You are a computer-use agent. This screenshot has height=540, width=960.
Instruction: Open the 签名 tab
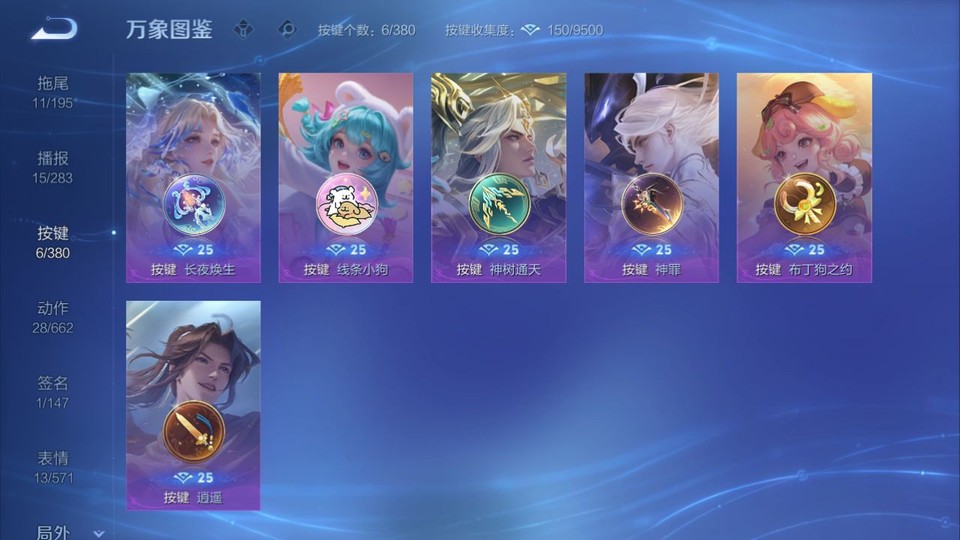[53, 391]
